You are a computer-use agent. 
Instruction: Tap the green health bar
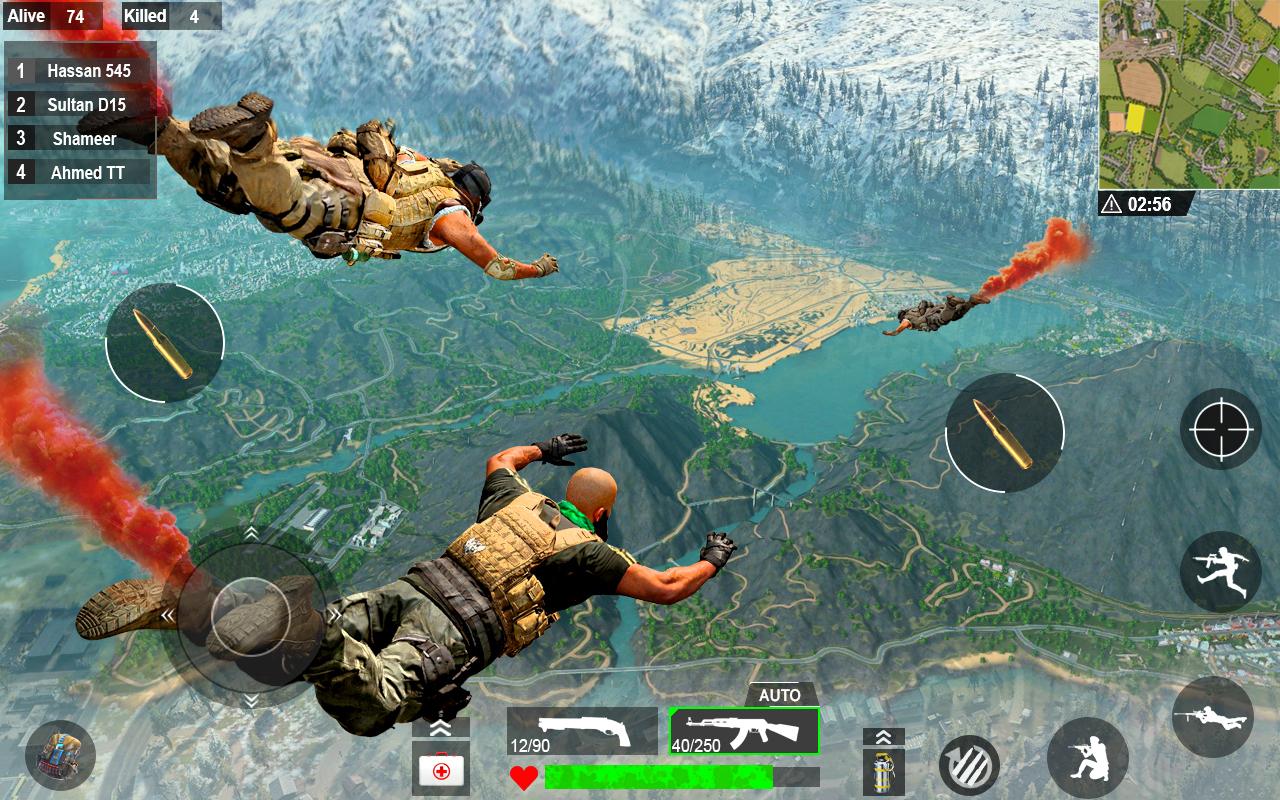[660, 774]
